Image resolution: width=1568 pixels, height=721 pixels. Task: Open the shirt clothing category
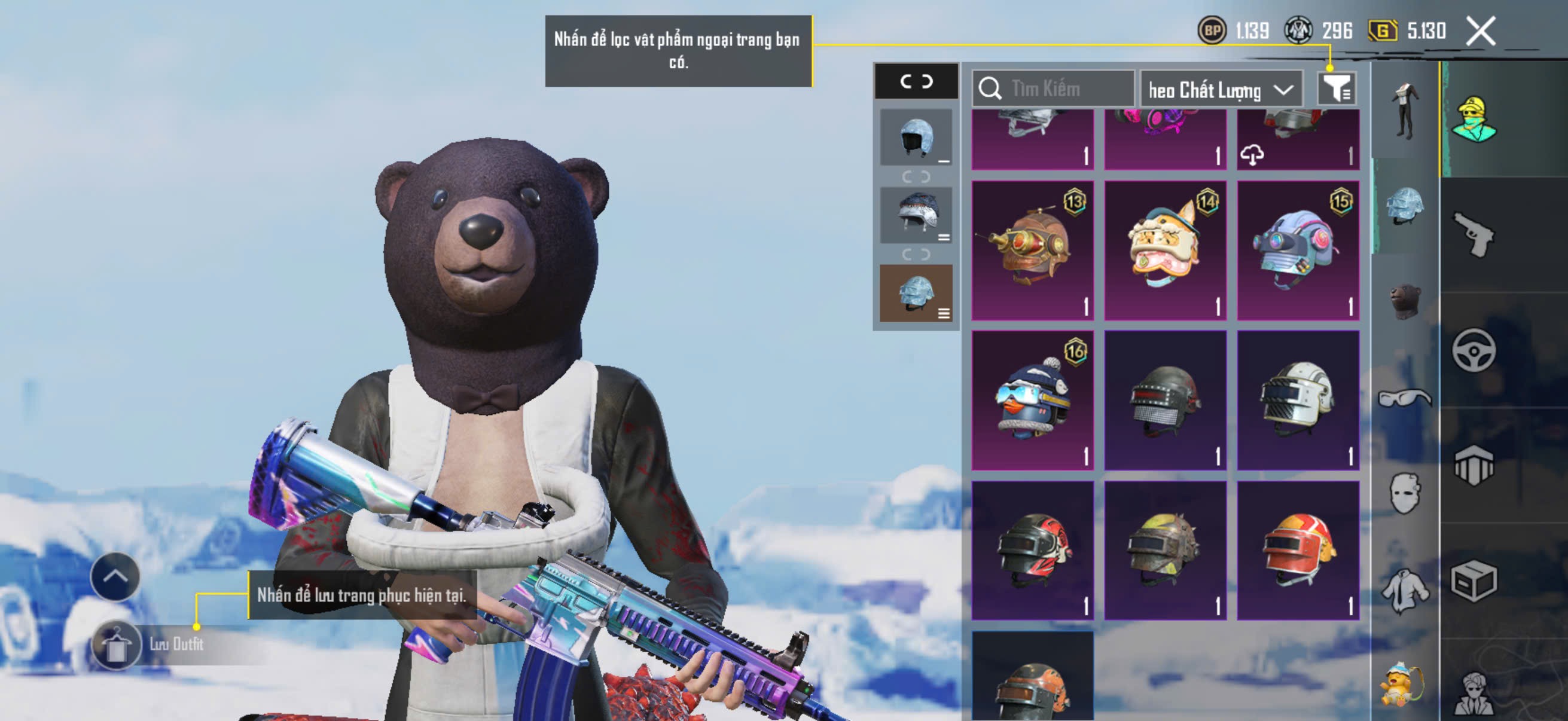tap(1405, 589)
